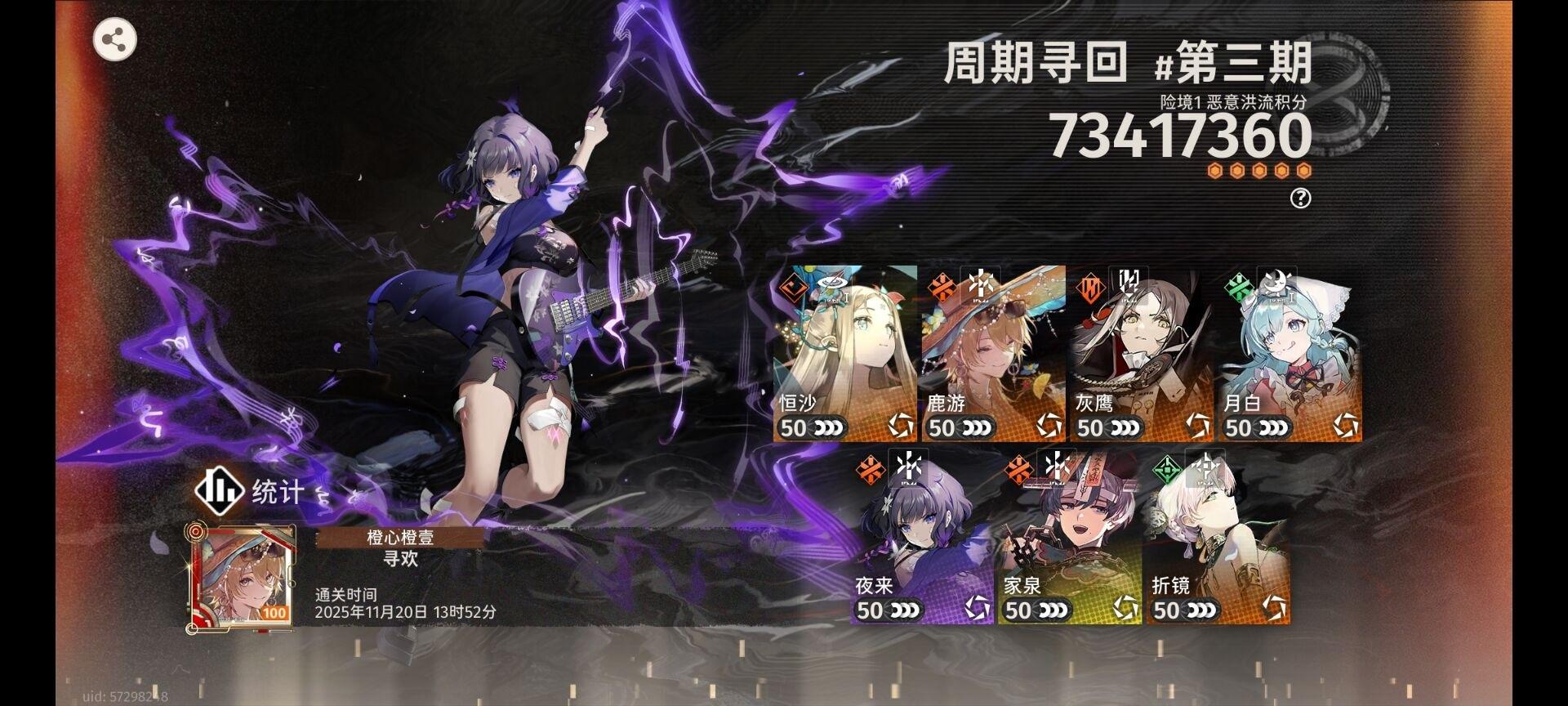Open the 统计 (Statistics) panel icon
Image resolution: width=1568 pixels, height=706 pixels.
tap(219, 492)
